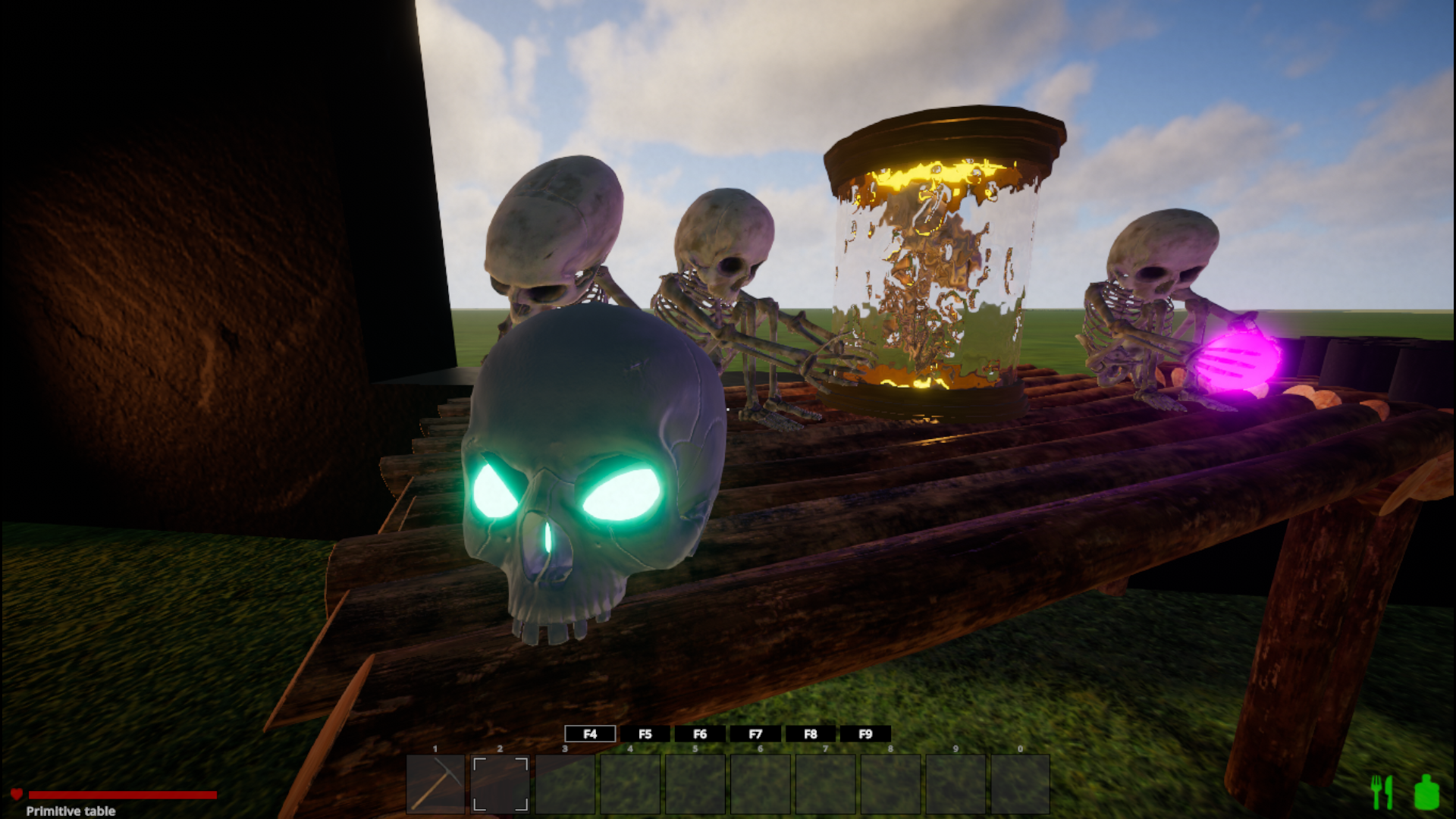Open the F6 hotbar page

pyautogui.click(x=700, y=734)
